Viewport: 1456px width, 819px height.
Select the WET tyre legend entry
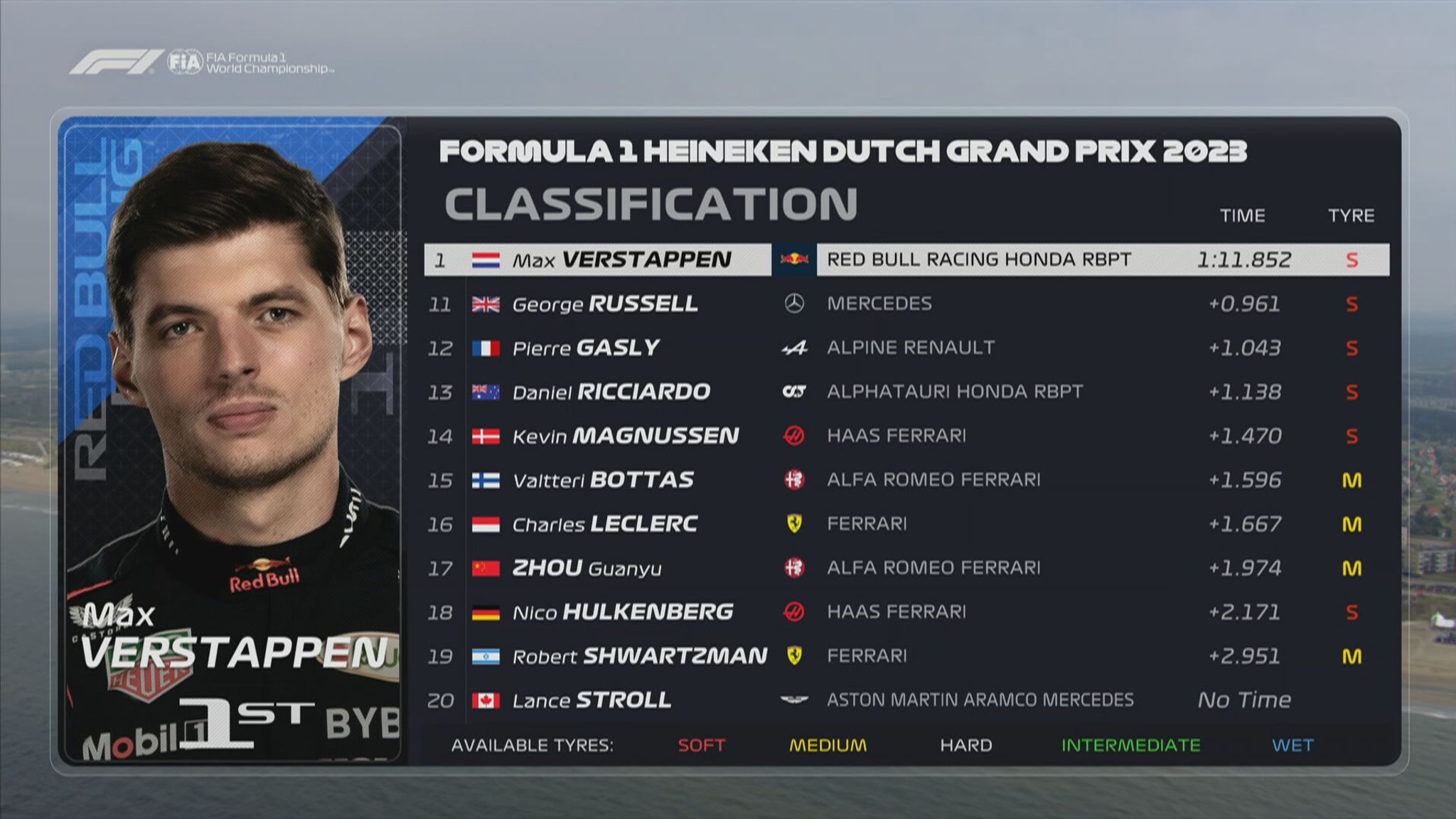click(x=1292, y=745)
